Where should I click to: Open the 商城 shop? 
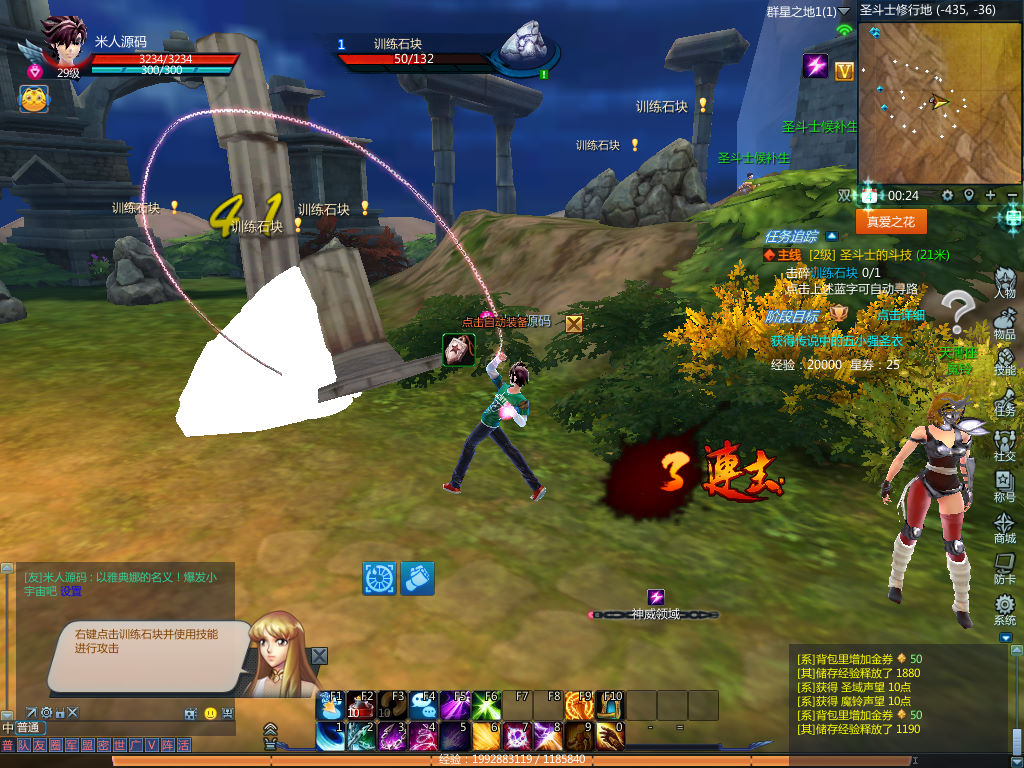tap(1004, 527)
